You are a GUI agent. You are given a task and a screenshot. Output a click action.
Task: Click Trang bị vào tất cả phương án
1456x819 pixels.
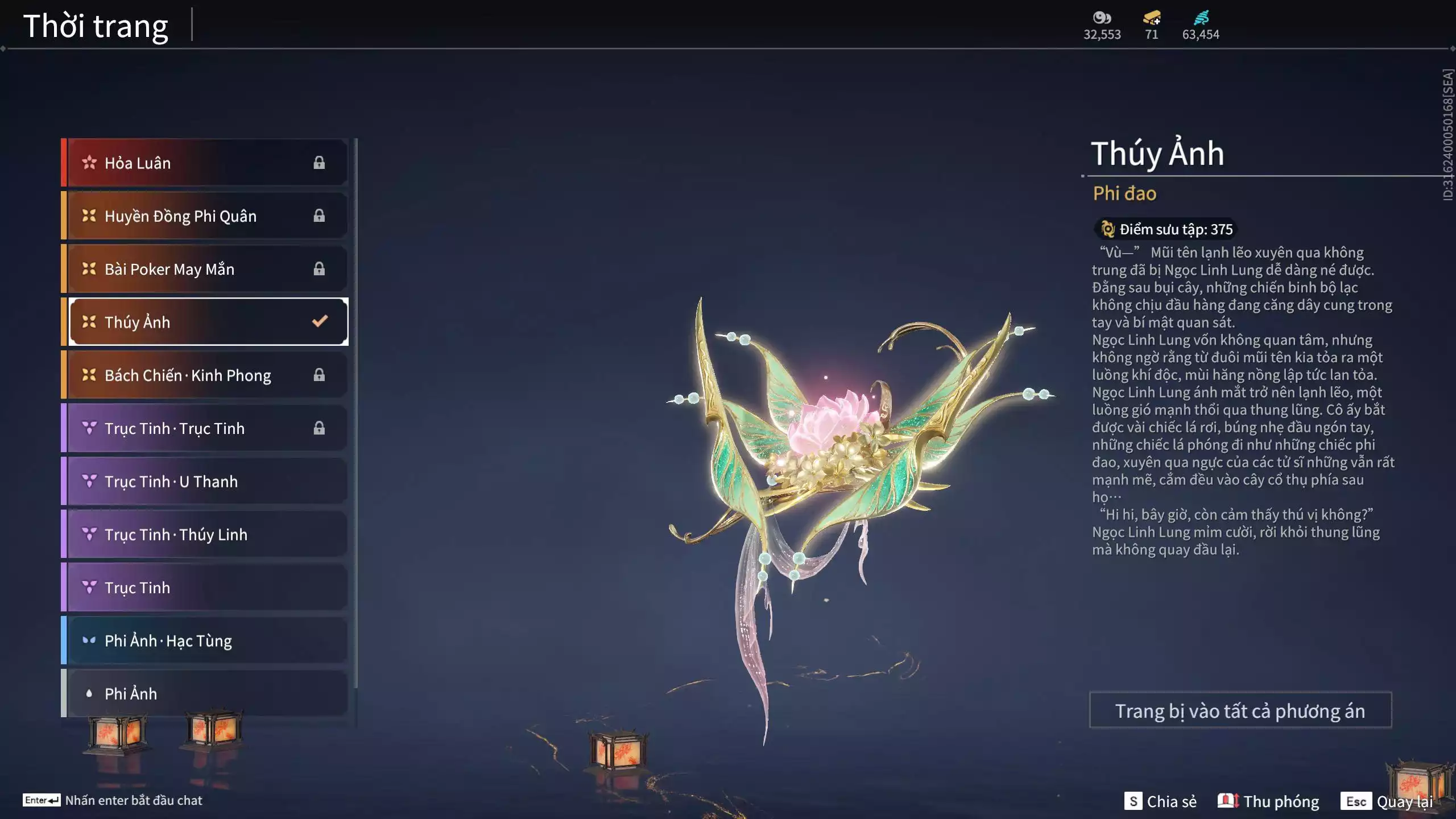(x=1240, y=710)
